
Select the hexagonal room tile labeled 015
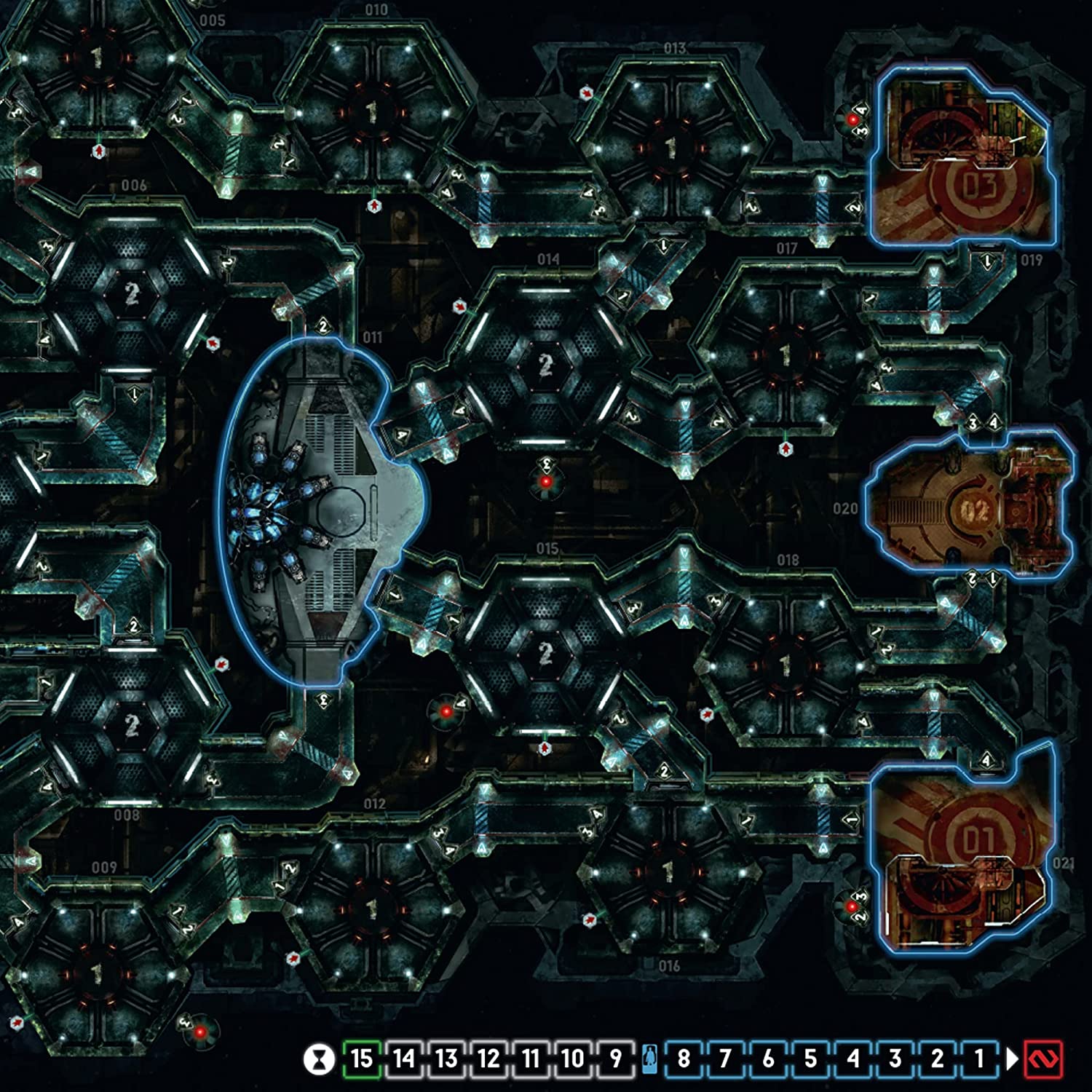click(545, 653)
